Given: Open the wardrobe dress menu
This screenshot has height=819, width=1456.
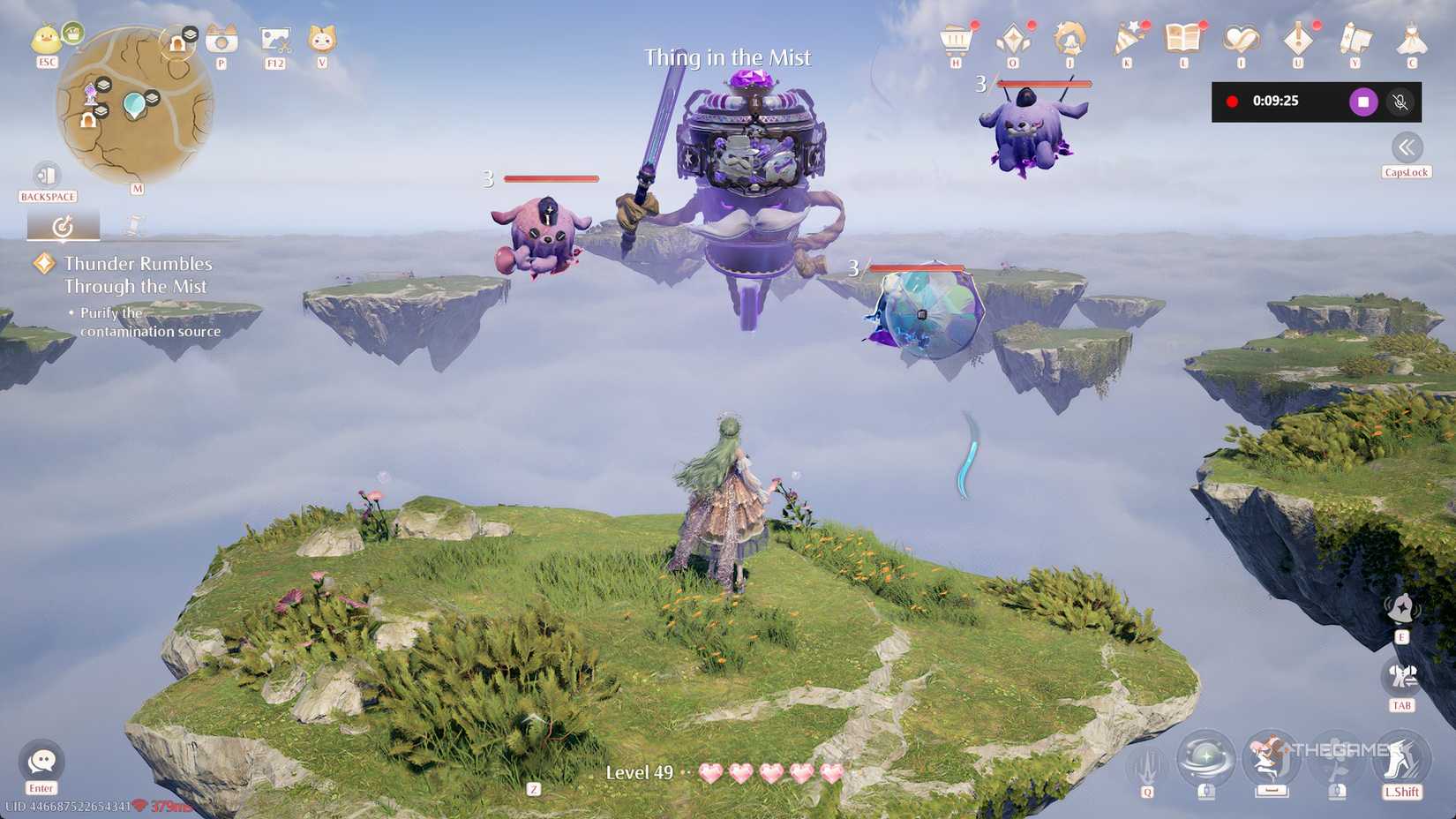Looking at the screenshot, I should pos(1412,40).
